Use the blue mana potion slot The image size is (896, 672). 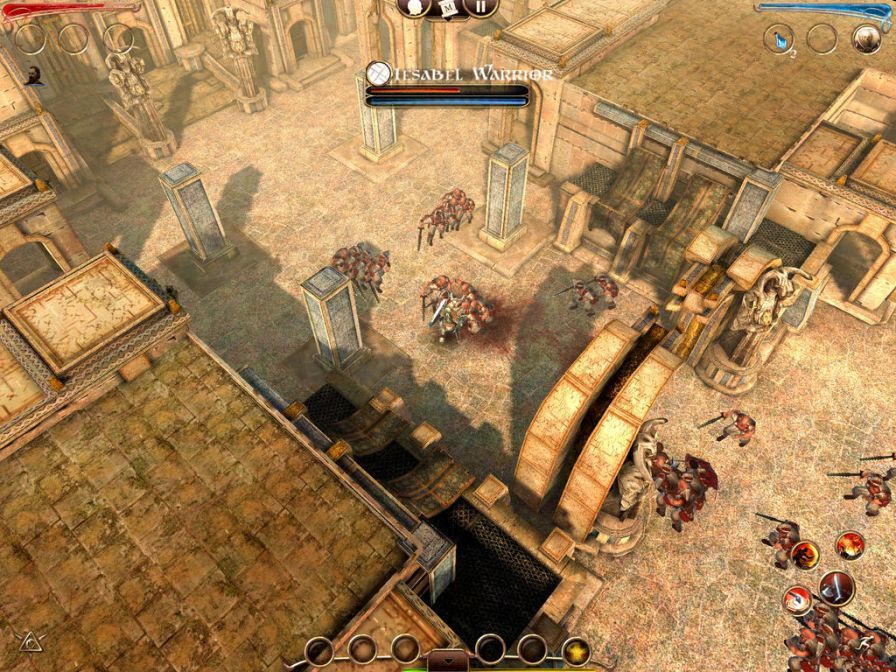click(778, 39)
